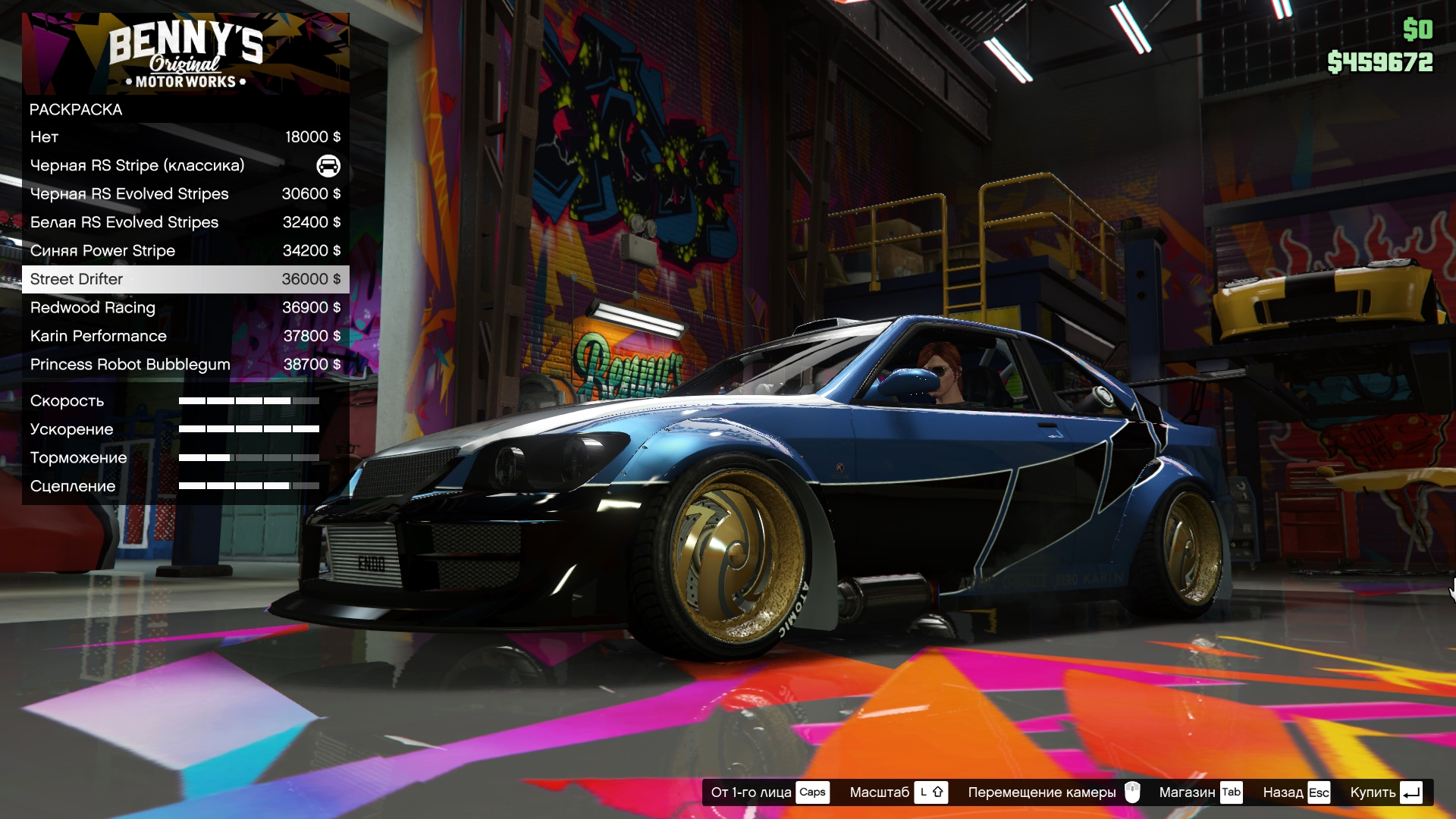
Task: Switch to От 1-го лица view
Action: pyautogui.click(x=769, y=792)
